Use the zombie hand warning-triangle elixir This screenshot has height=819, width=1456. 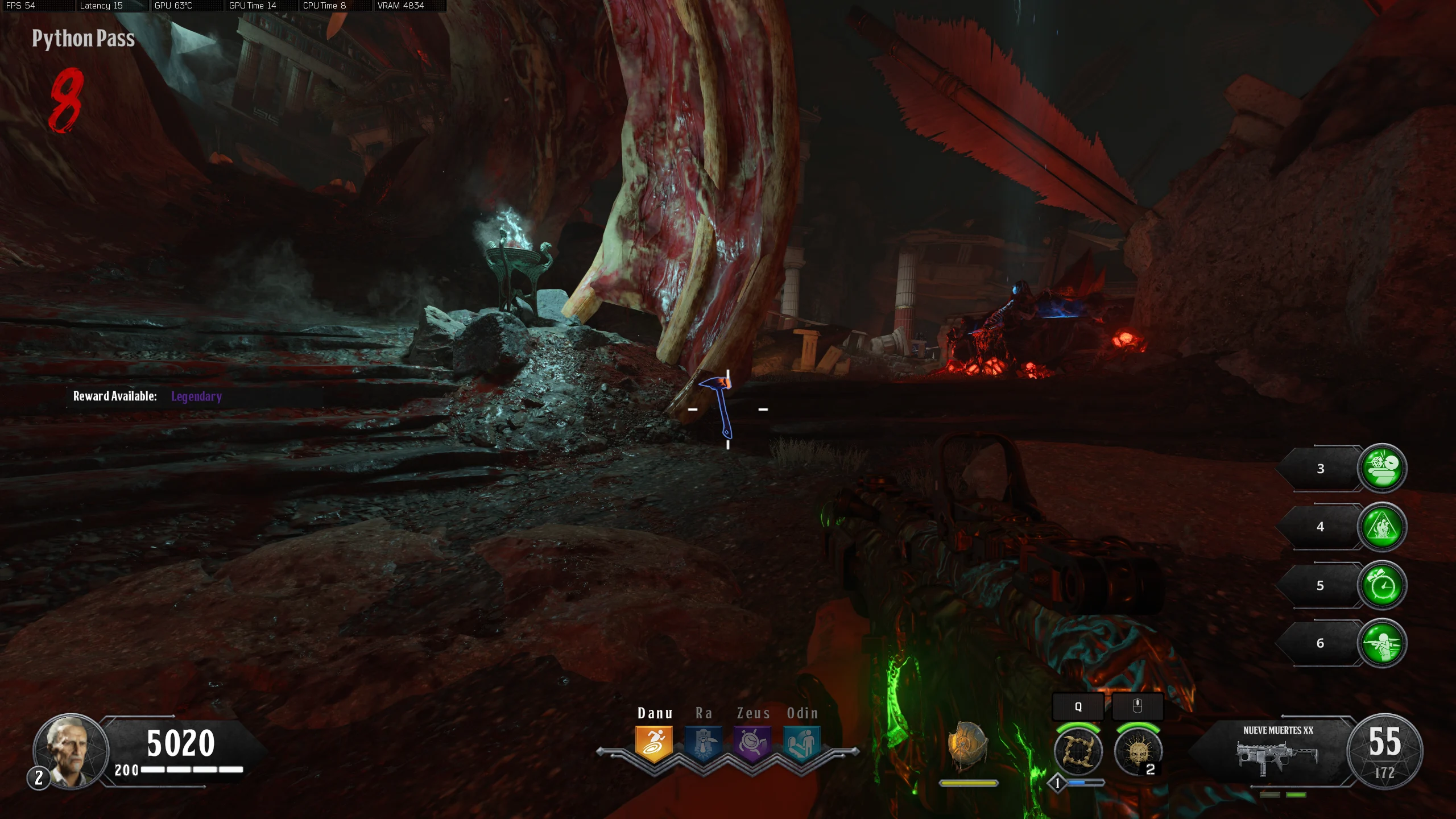[1382, 527]
